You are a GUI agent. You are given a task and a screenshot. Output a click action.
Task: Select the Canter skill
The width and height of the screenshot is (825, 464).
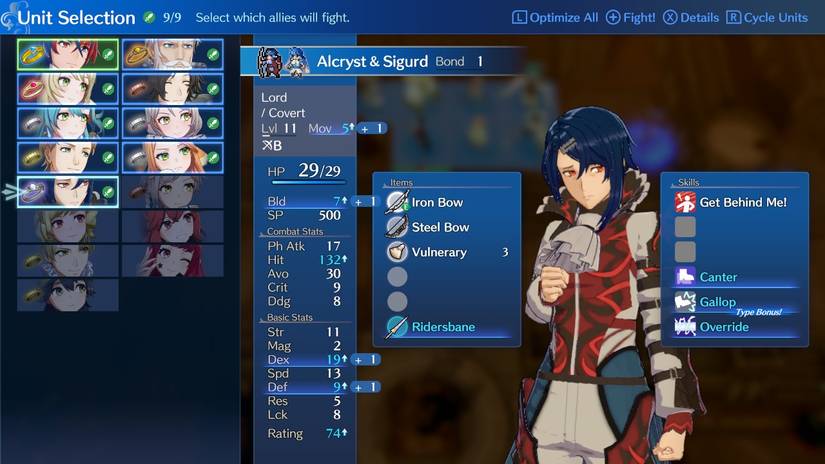[x=718, y=277]
